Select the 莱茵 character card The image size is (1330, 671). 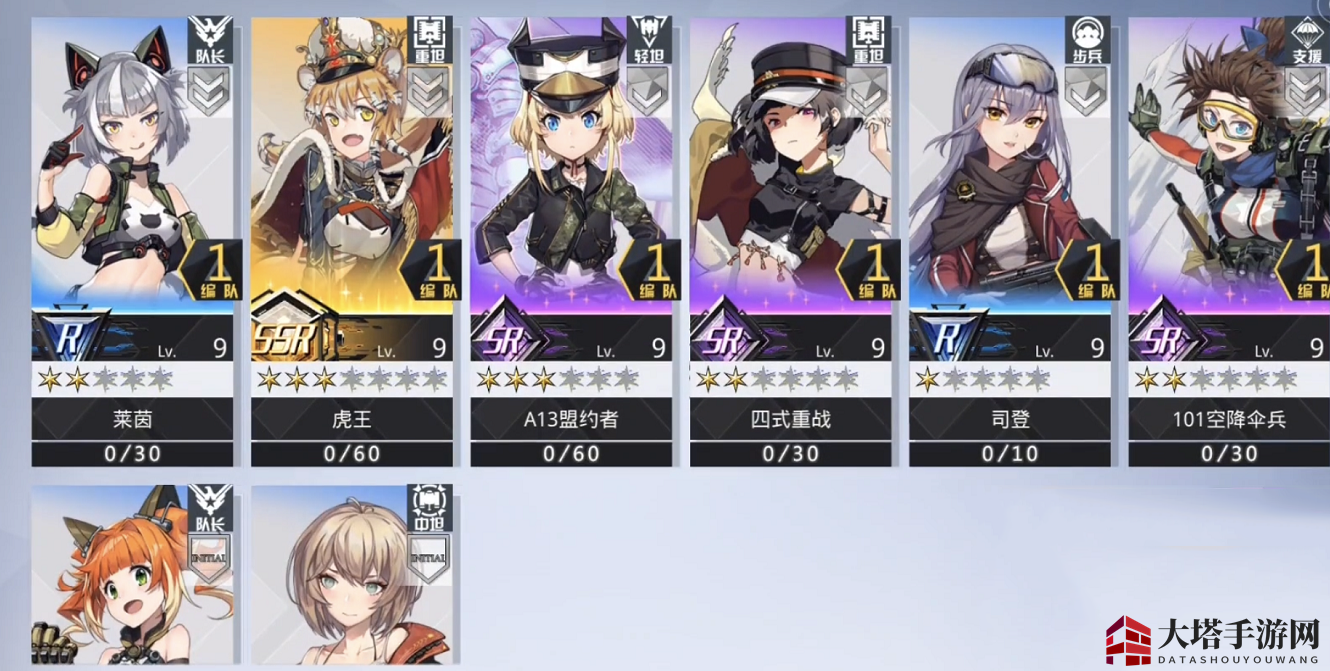[x=132, y=240]
